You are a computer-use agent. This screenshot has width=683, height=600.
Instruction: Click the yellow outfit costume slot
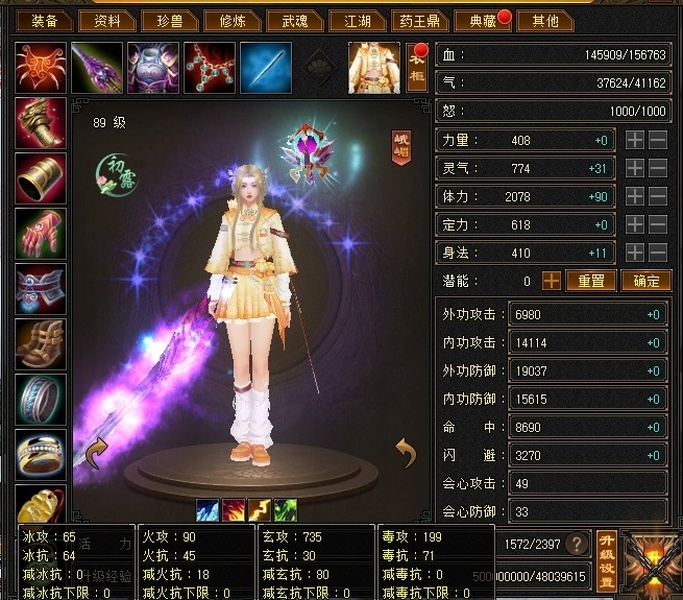pos(374,68)
